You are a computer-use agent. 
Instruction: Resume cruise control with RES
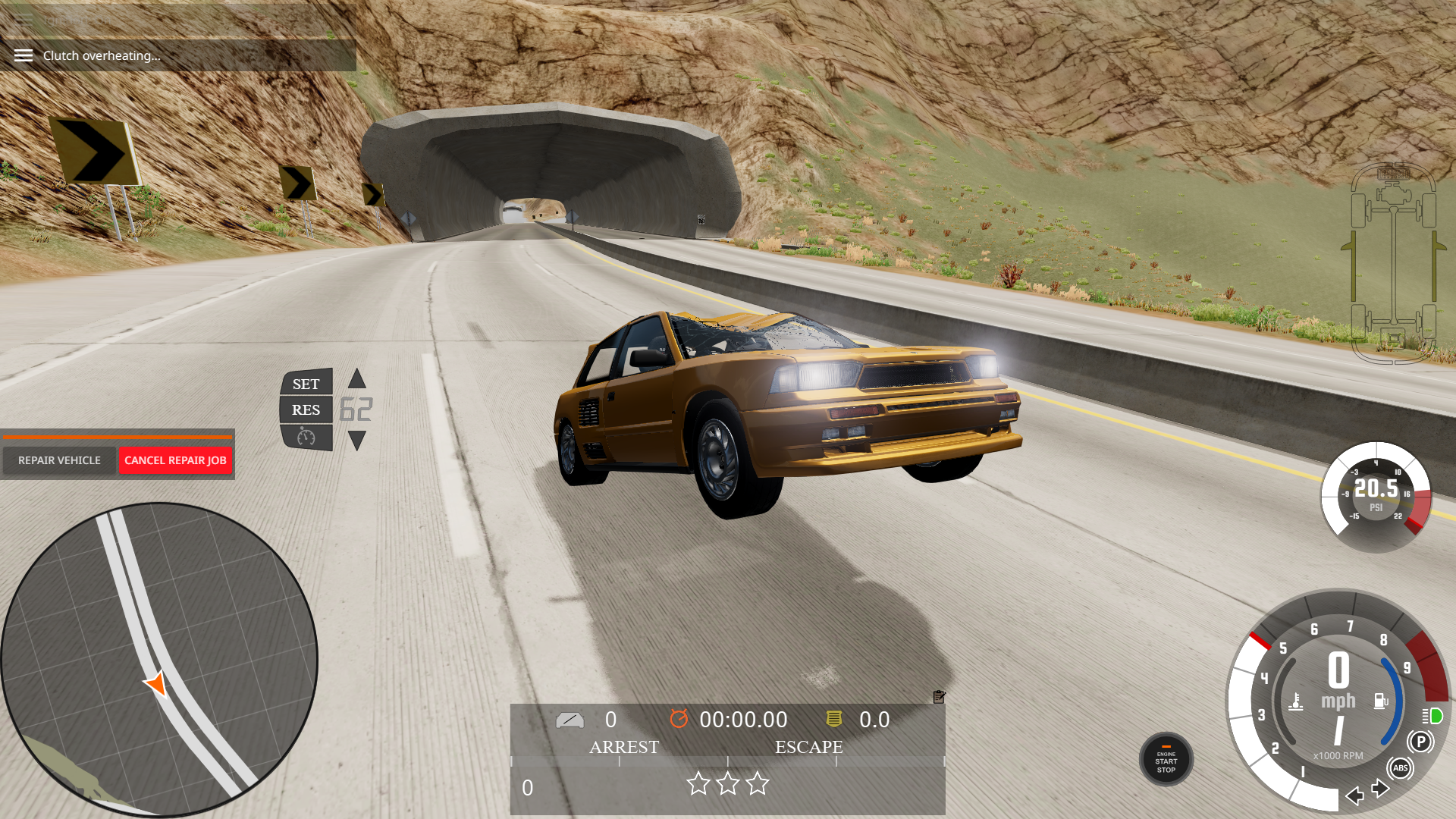306,409
